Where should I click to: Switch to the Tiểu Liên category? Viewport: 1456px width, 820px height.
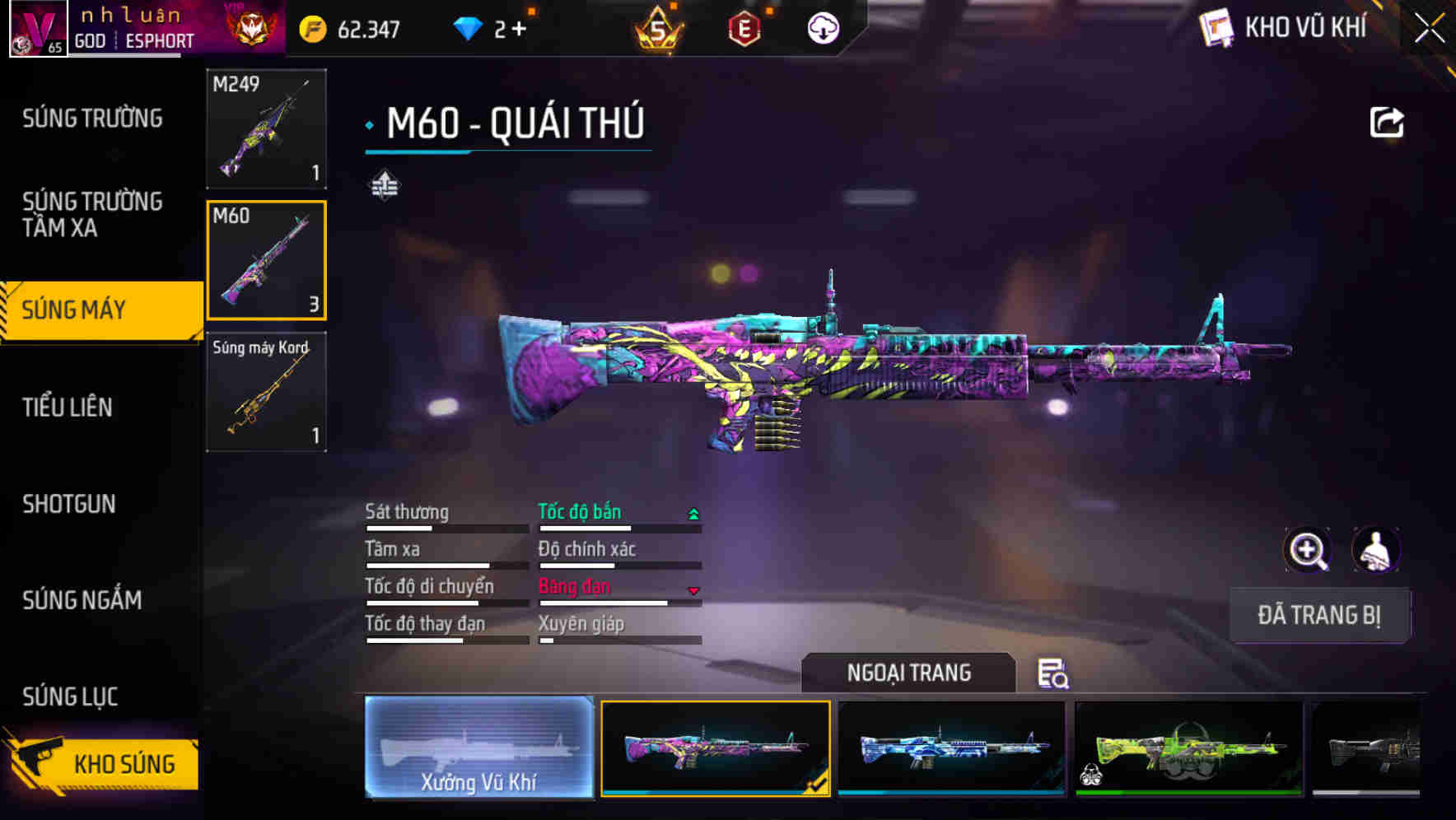(68, 407)
